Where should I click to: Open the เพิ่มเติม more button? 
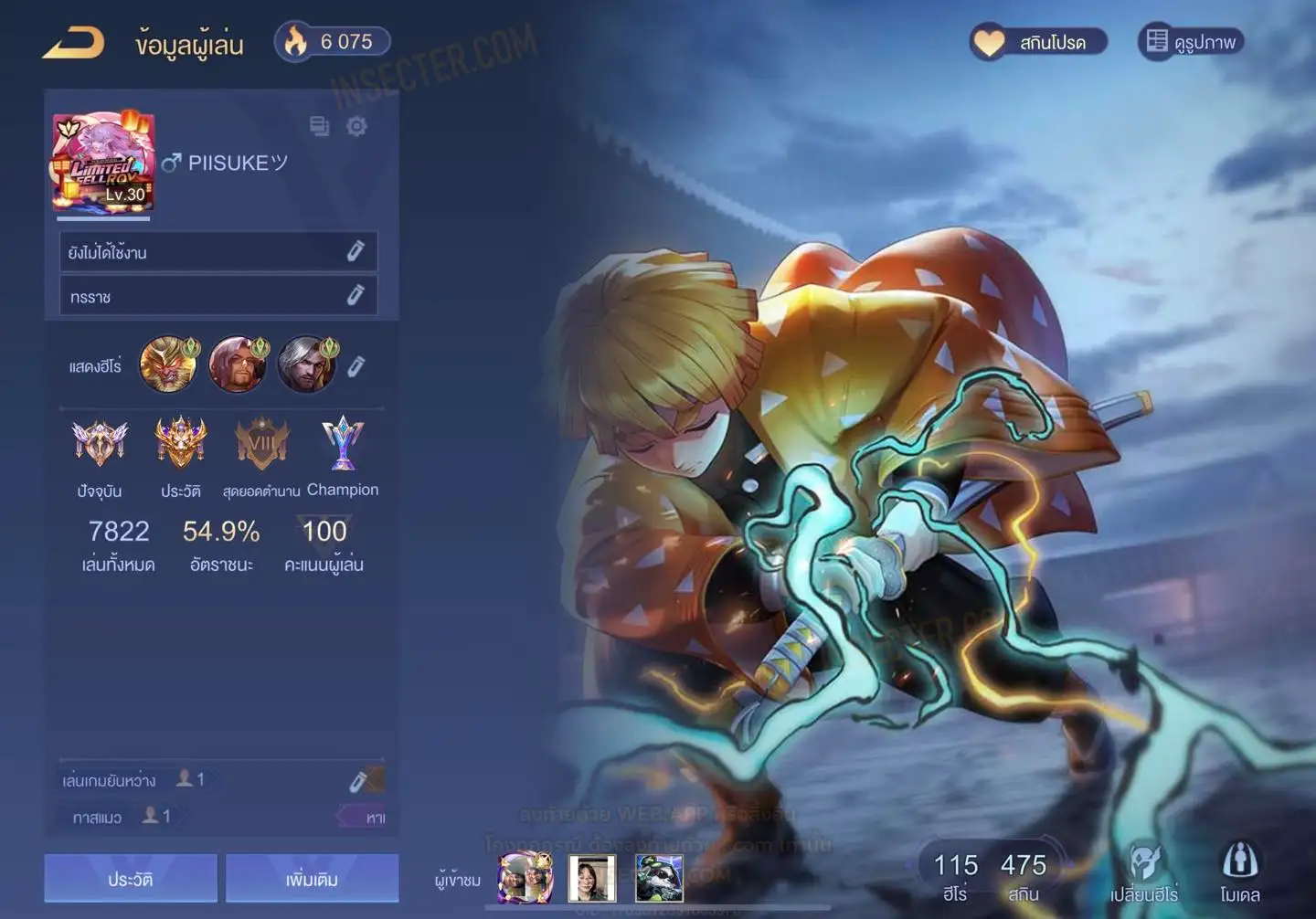tap(312, 879)
